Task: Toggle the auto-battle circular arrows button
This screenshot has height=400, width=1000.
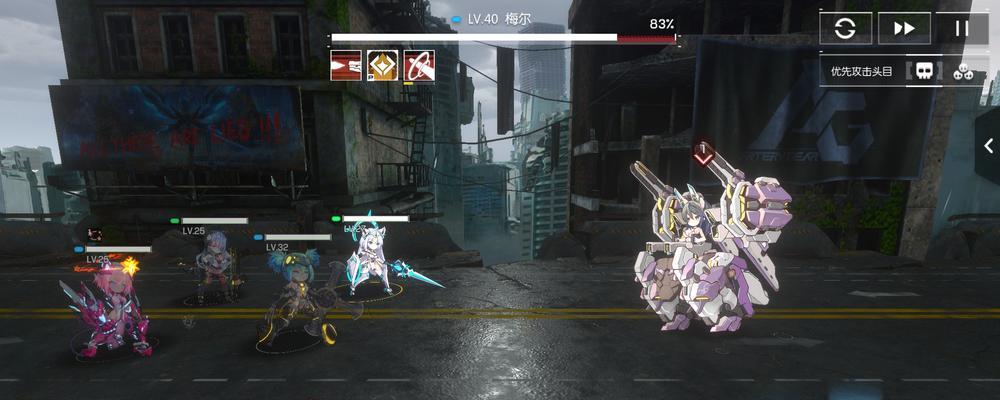Action: tap(846, 28)
